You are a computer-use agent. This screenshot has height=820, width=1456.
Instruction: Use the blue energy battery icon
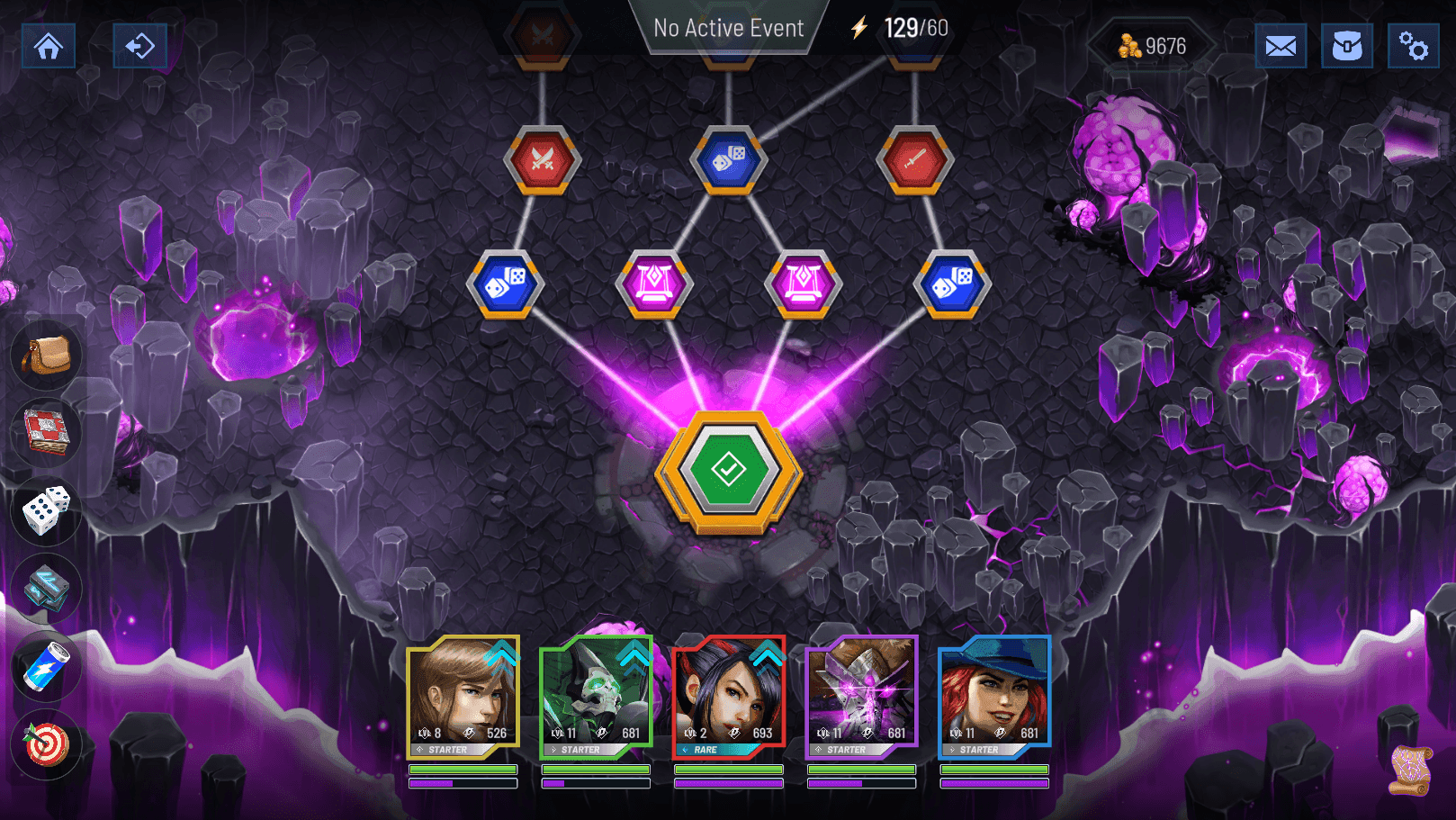(46, 667)
